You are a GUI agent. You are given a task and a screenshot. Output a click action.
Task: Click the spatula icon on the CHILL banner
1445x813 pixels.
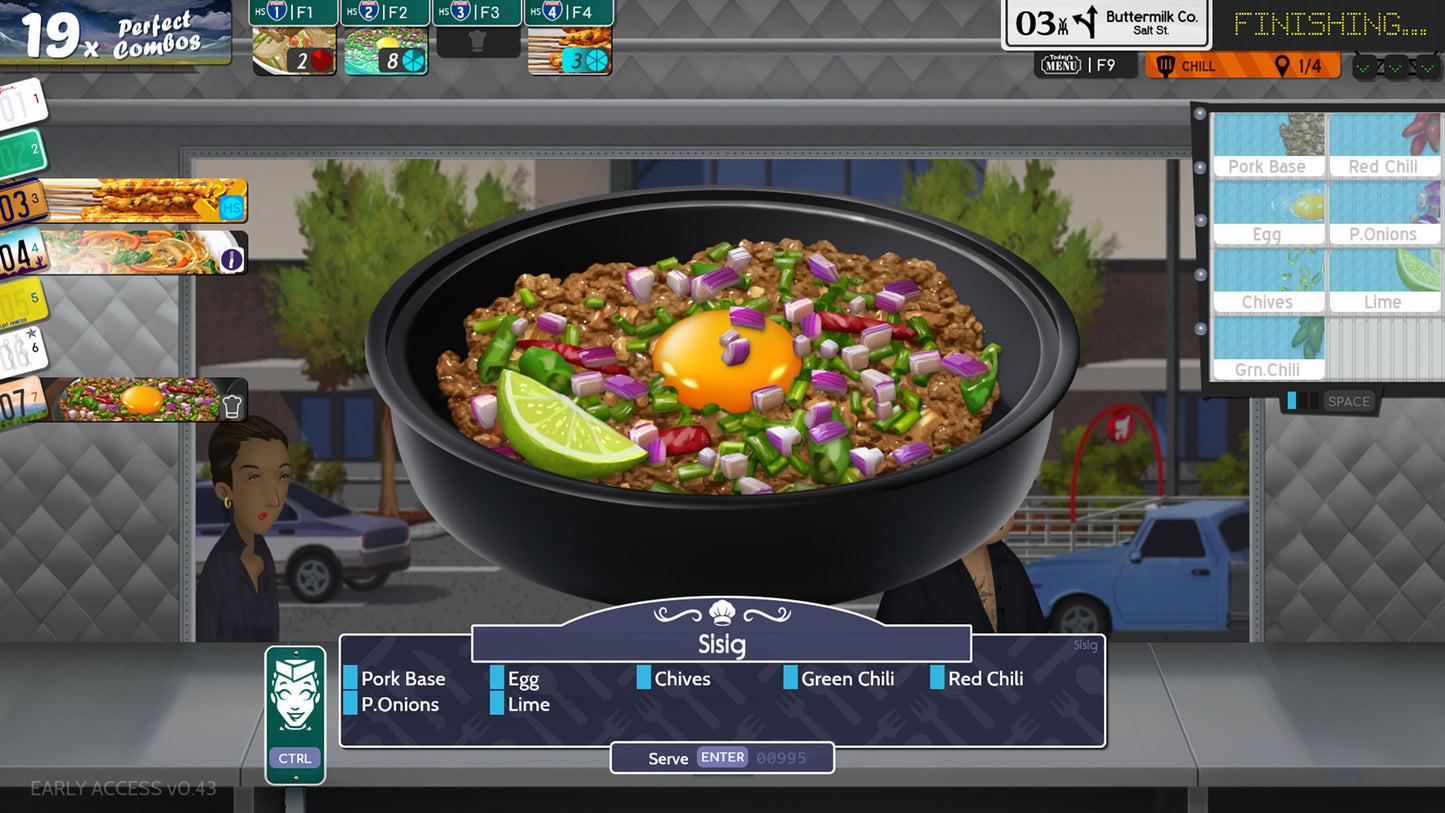[1168, 65]
